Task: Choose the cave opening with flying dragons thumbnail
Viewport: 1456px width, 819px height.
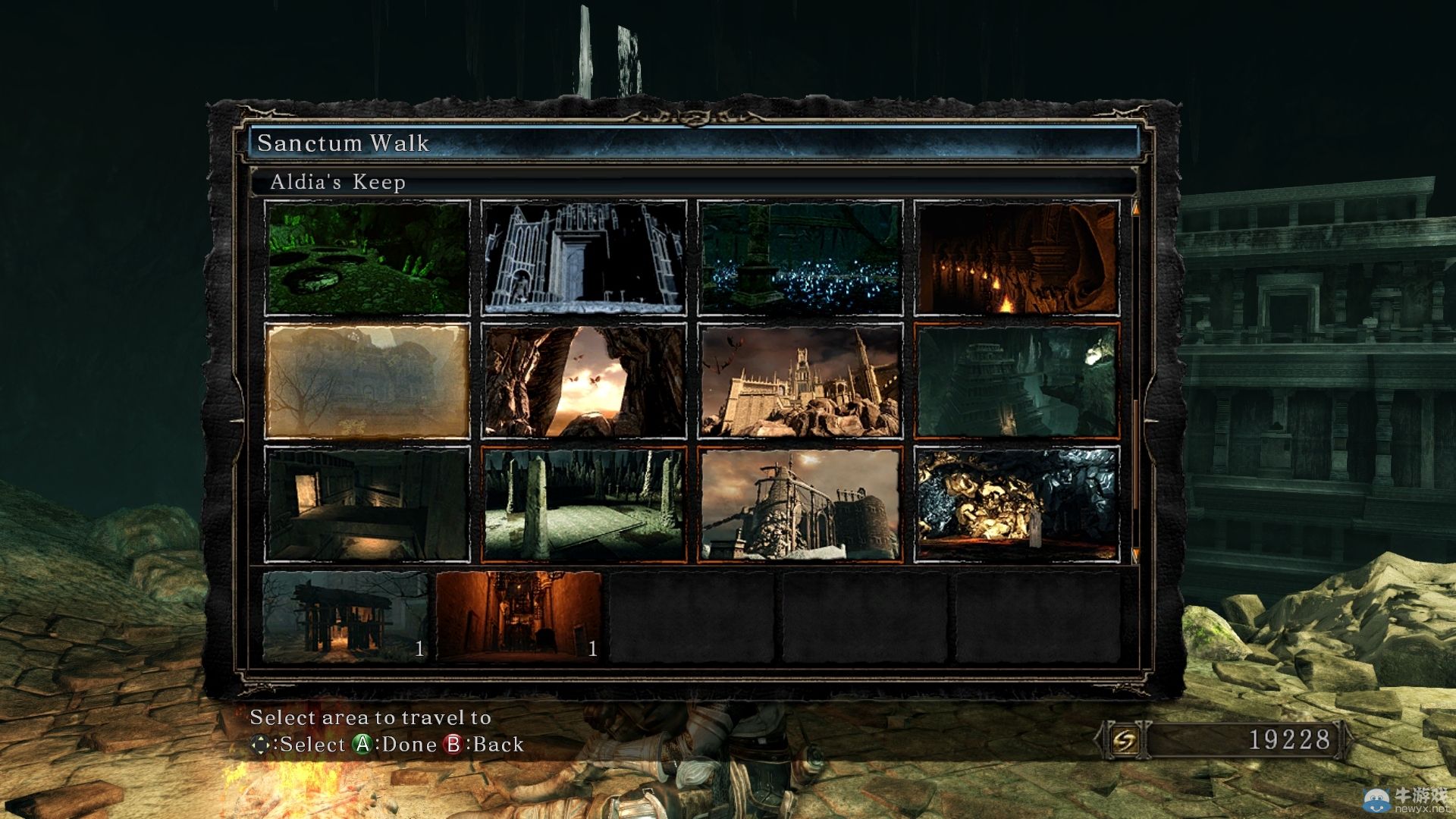Action: point(583,381)
